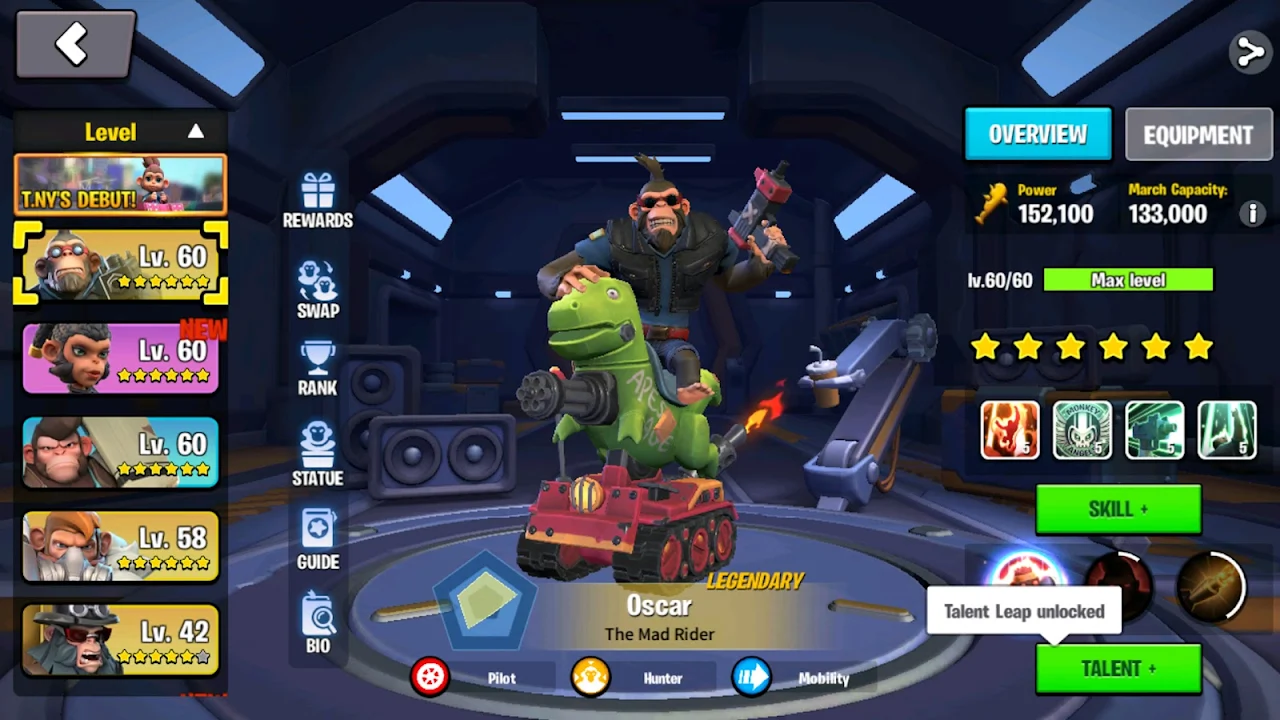Read Oscar's Bio
Viewport: 1280px width, 720px height.
click(x=317, y=623)
